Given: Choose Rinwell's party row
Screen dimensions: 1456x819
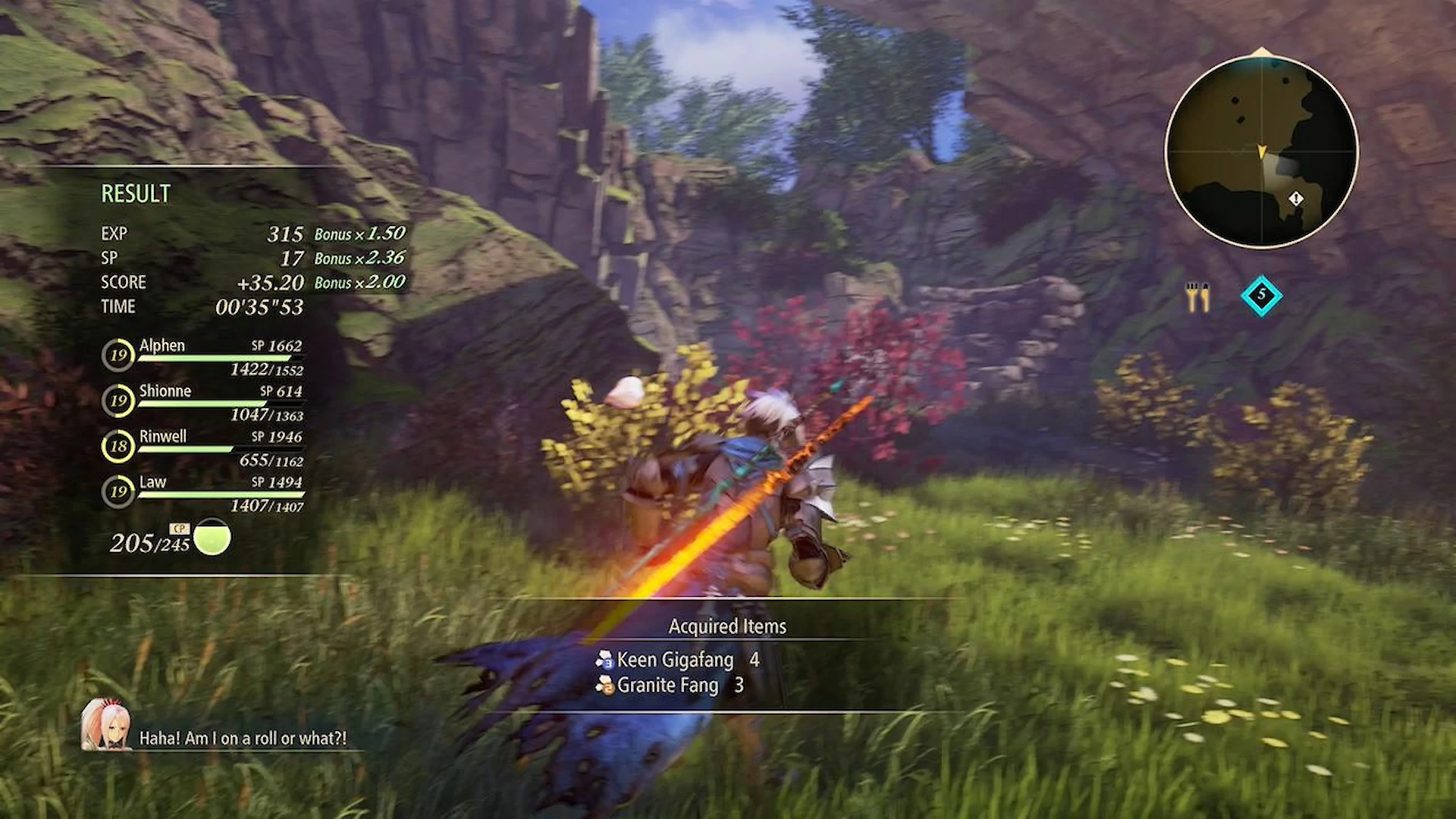Looking at the screenshot, I should coord(203,447).
